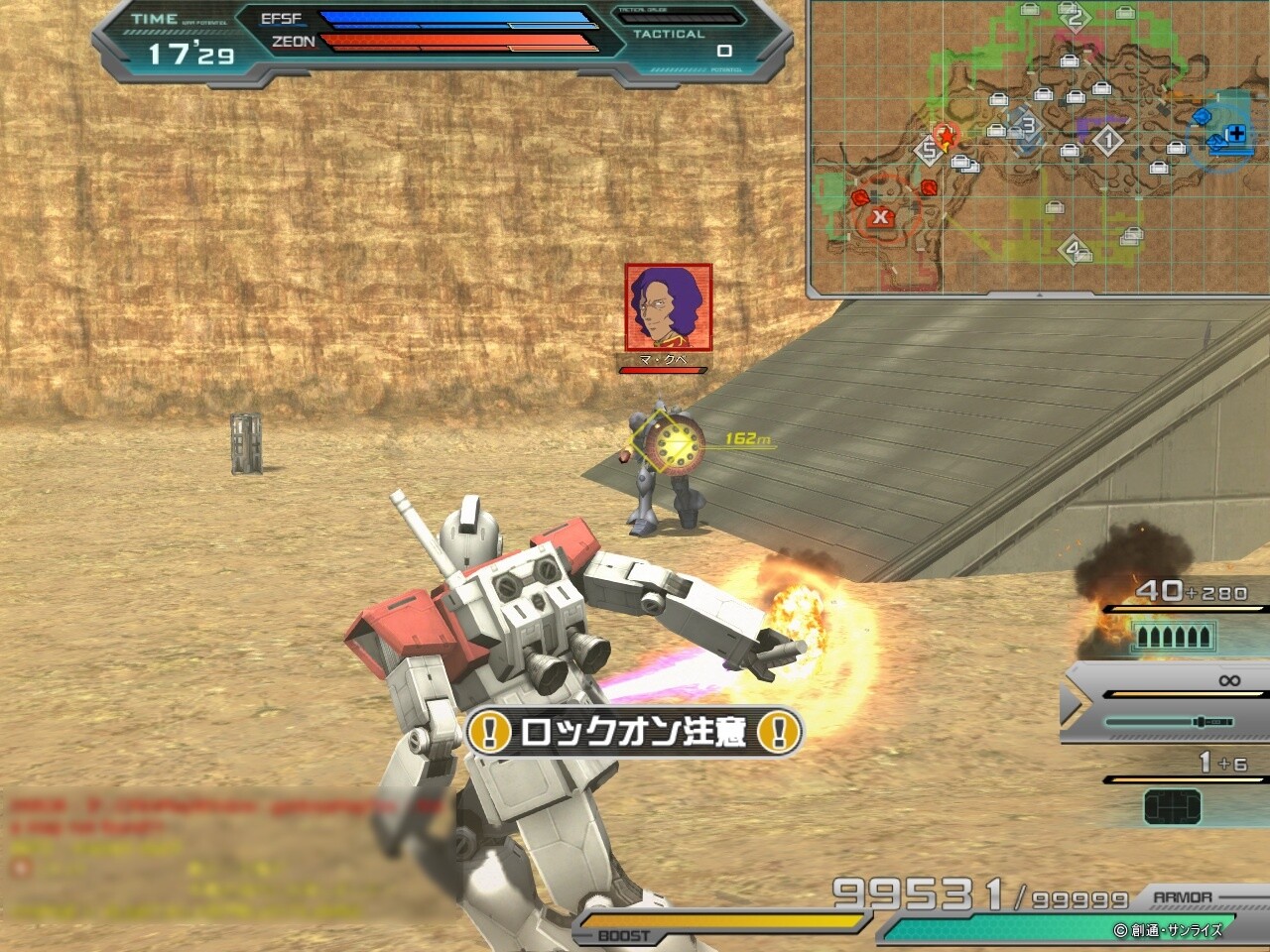
Task: Switch to the beam saber weapon slot
Action: pyautogui.click(x=1169, y=721)
